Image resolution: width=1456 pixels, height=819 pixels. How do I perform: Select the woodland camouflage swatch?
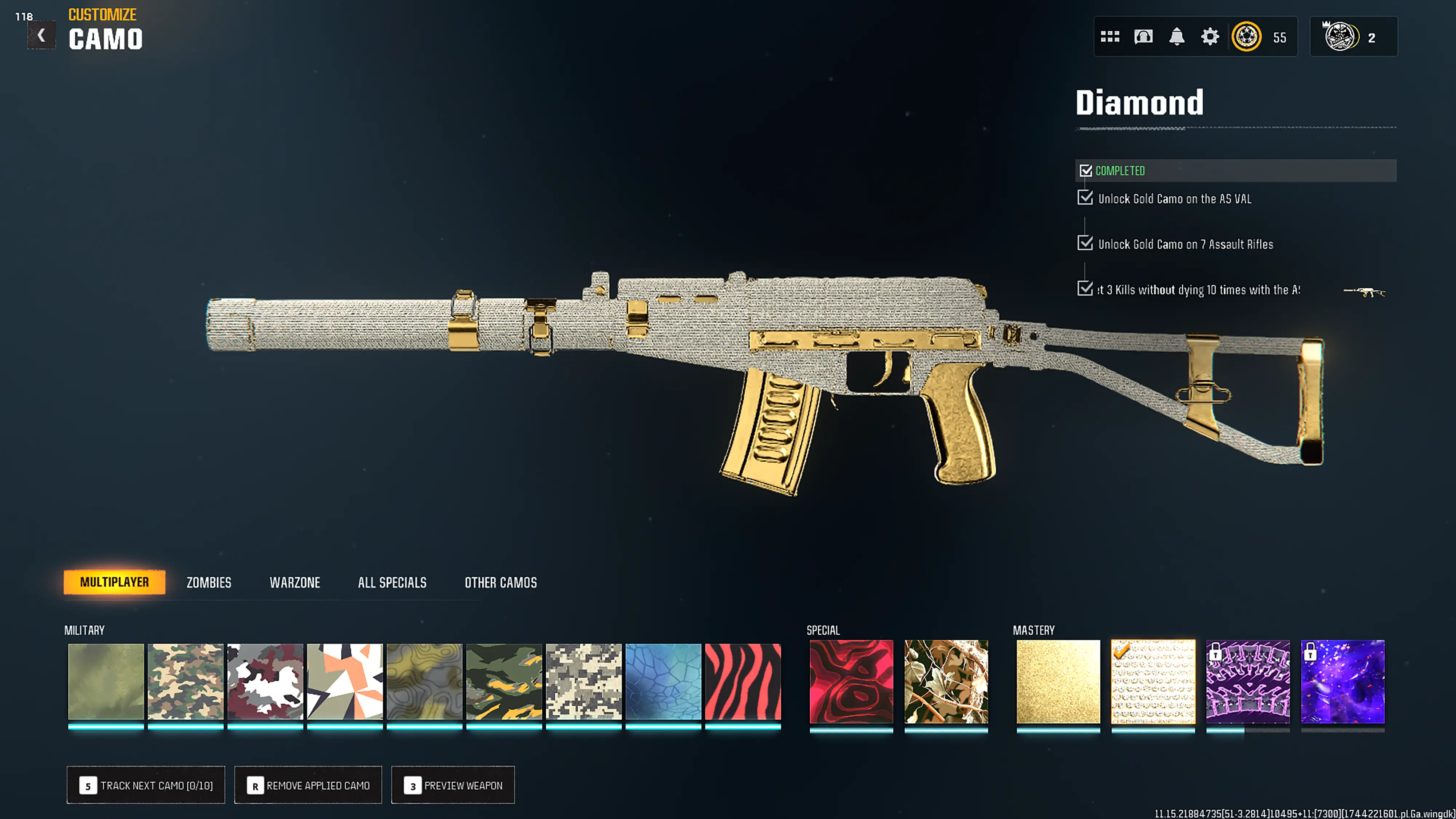185,681
